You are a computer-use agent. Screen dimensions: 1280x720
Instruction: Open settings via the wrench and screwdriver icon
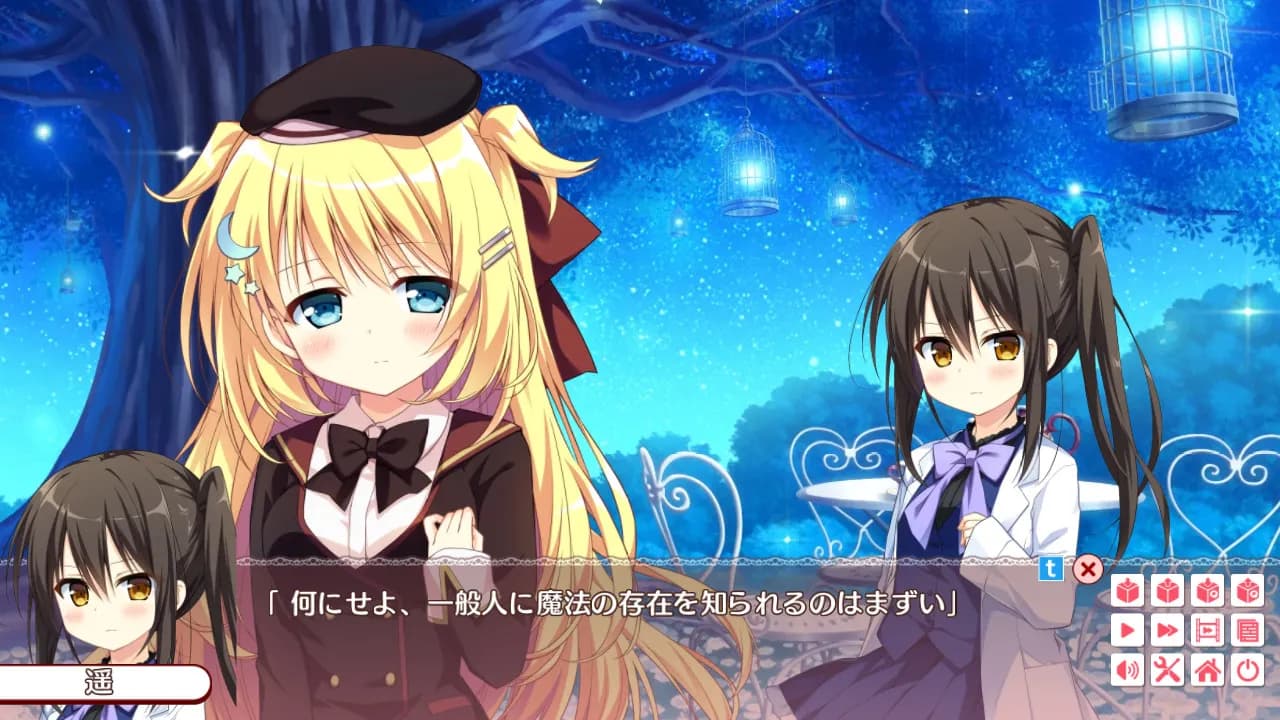coord(1168,669)
